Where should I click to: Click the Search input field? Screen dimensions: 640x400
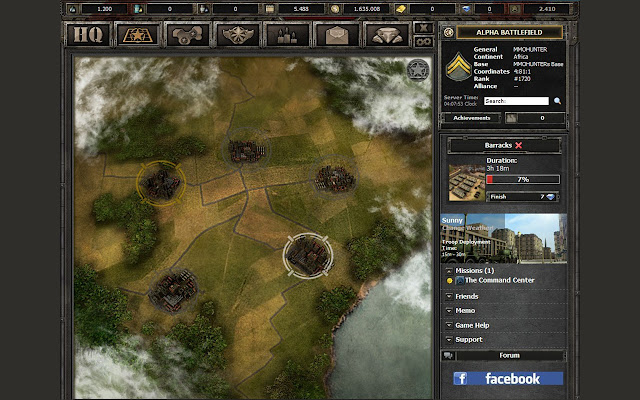(x=516, y=101)
